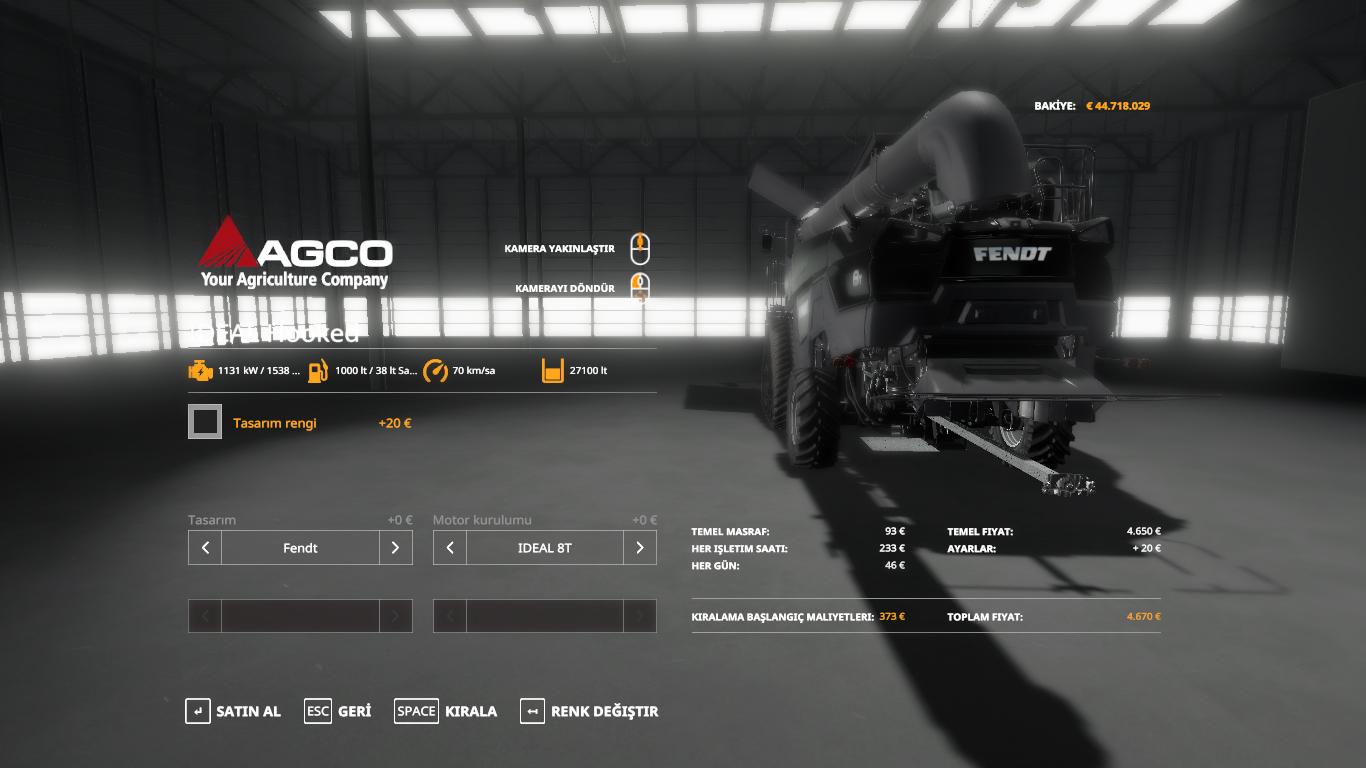Viewport: 1366px width, 768px height.
Task: Select next motor after IDEAL 8T
Action: 640,548
